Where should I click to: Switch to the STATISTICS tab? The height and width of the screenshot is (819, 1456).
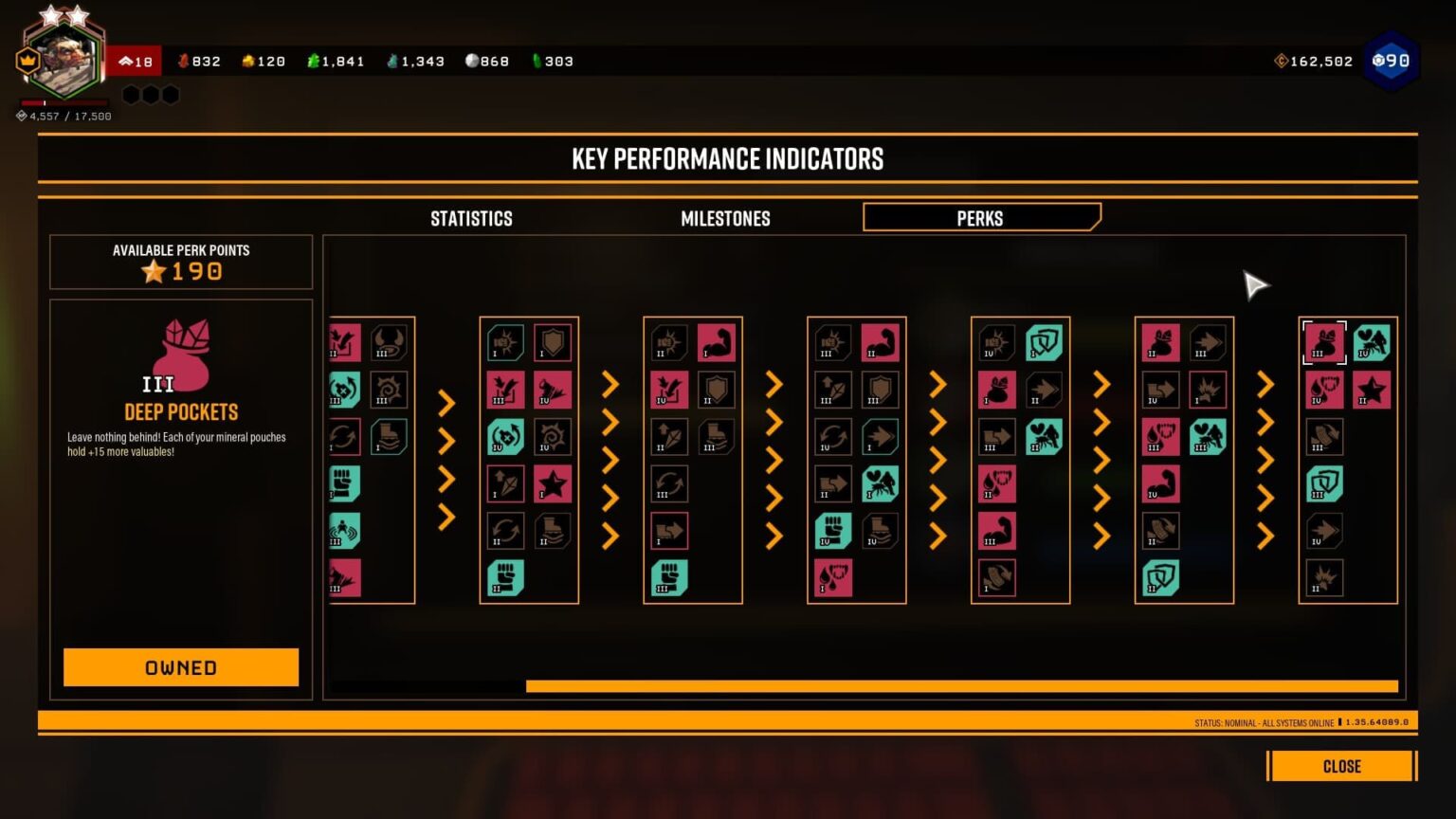(471, 218)
